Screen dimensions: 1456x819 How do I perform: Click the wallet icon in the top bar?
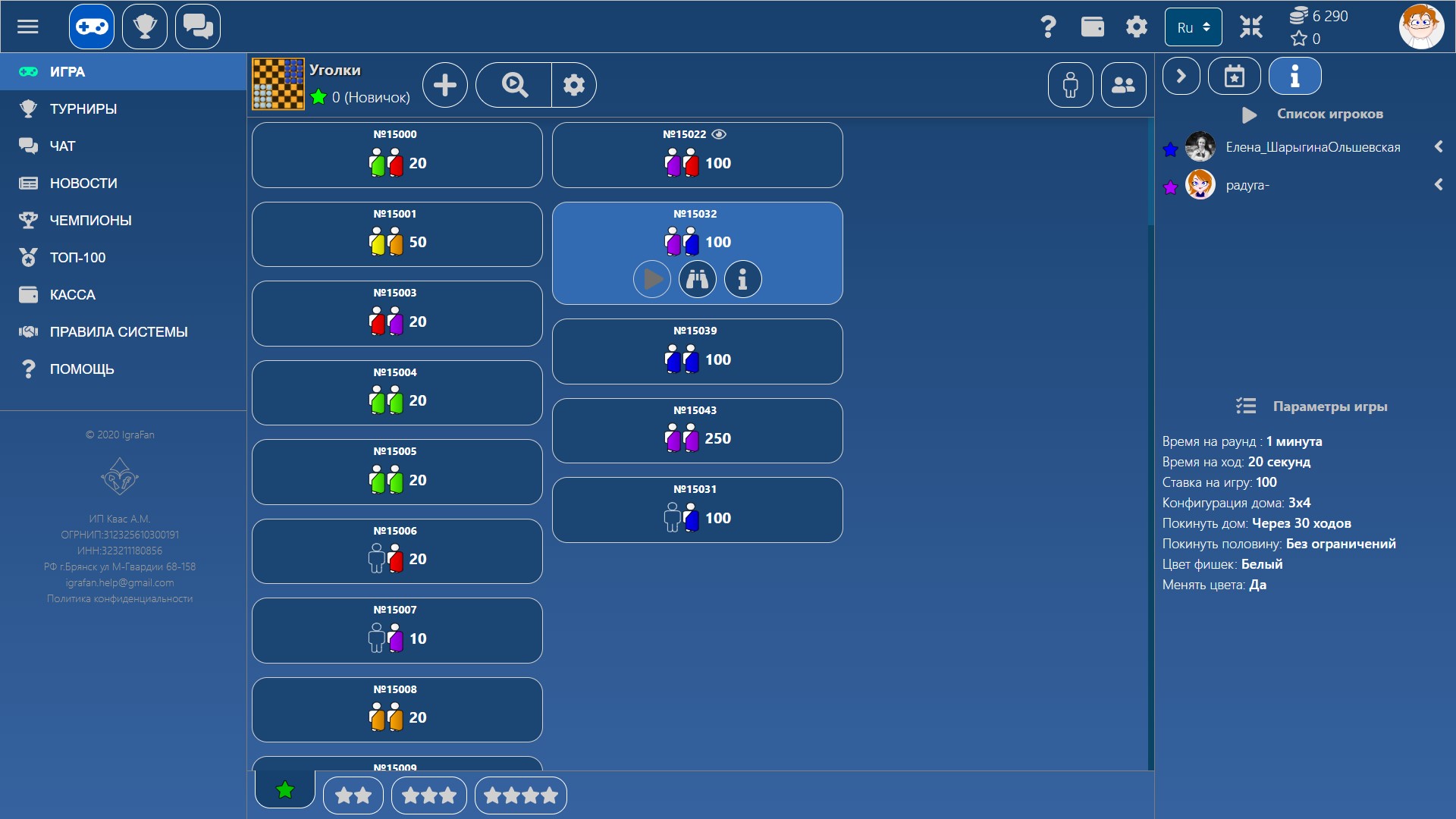(1092, 26)
